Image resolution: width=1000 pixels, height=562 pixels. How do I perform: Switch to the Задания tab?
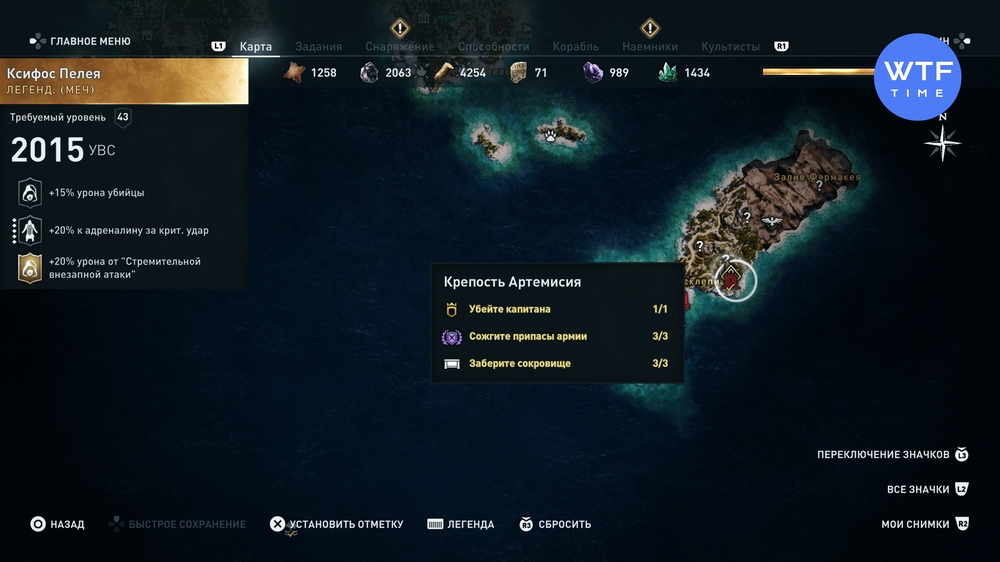tap(318, 47)
